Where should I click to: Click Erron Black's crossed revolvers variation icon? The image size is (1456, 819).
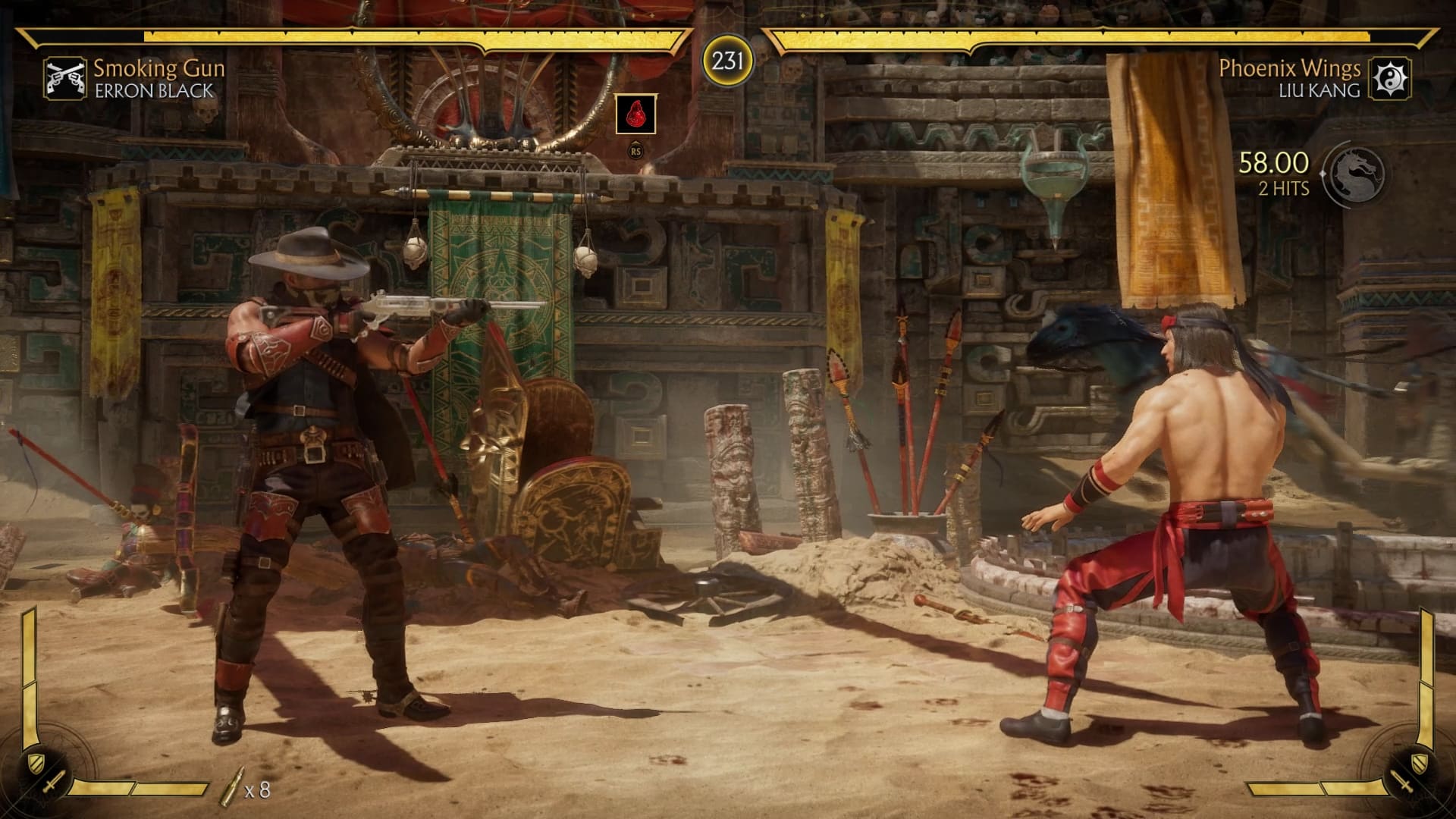64,78
